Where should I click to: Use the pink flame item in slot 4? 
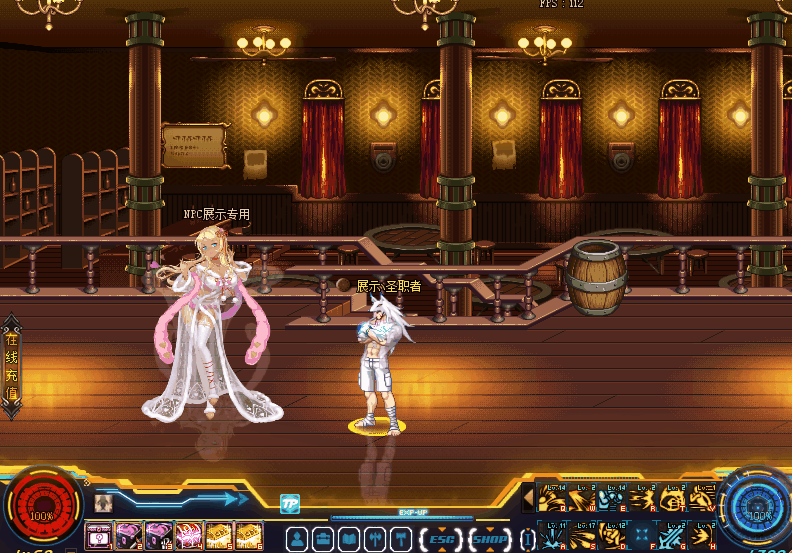tap(188, 537)
